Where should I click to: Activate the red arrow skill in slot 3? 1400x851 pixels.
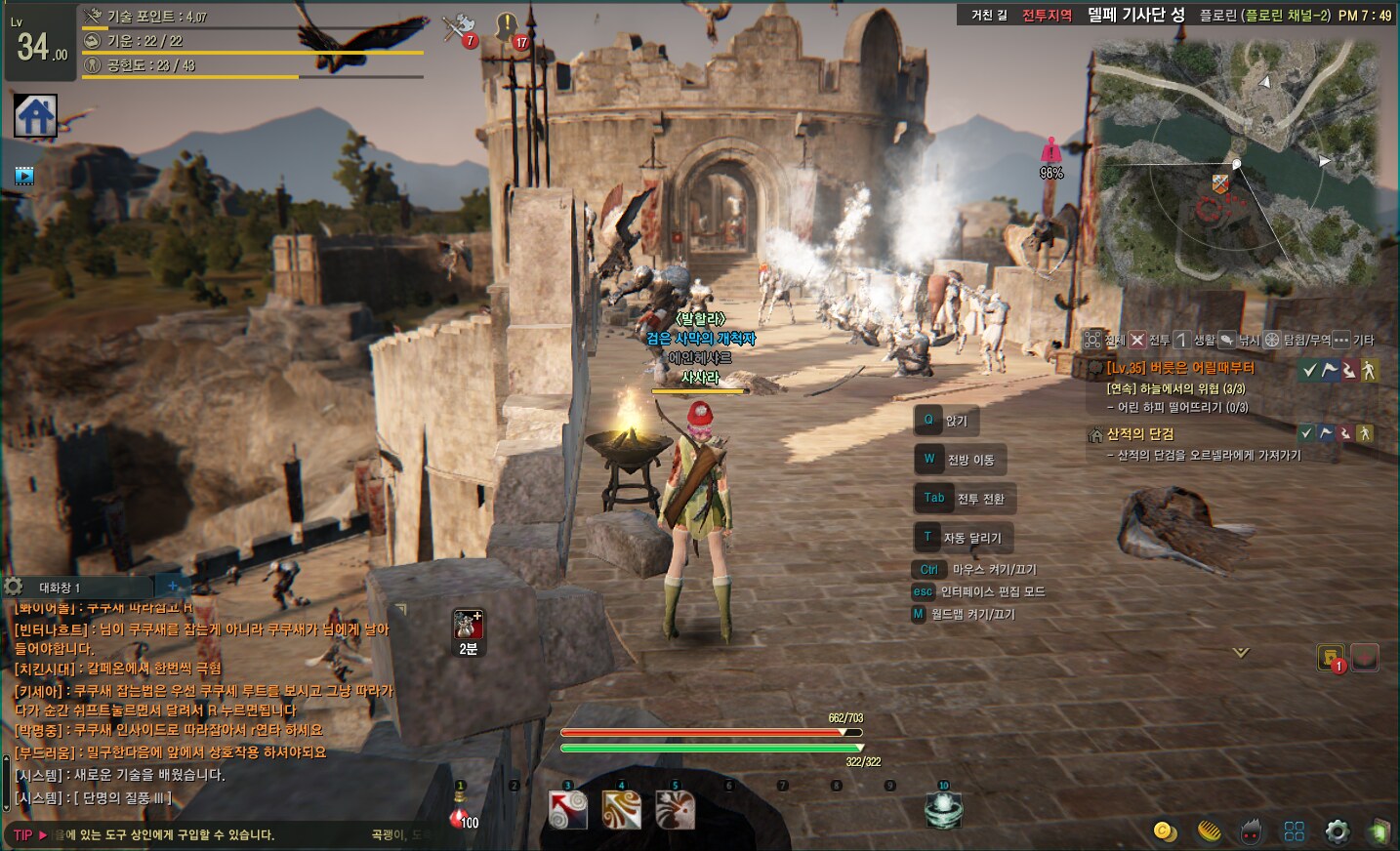pos(568,810)
